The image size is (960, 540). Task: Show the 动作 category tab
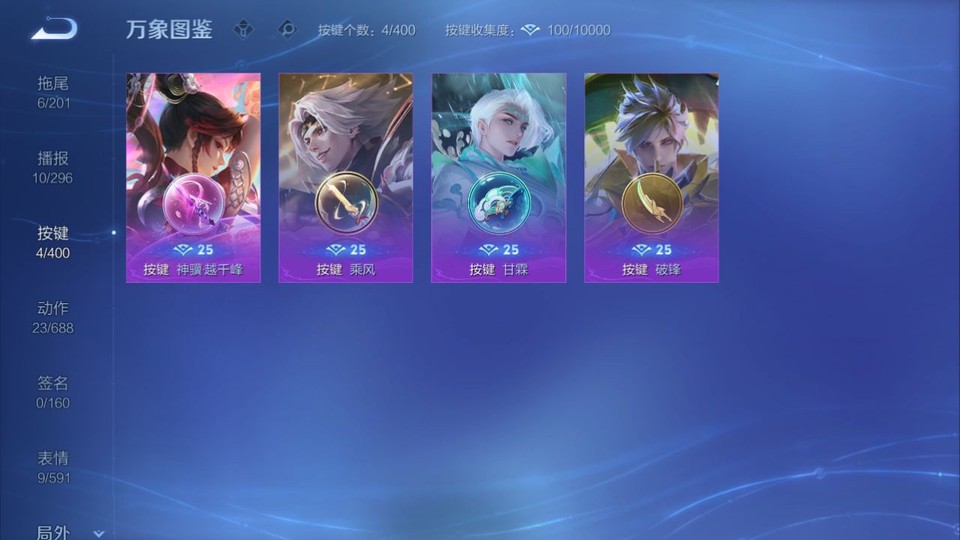click(53, 317)
